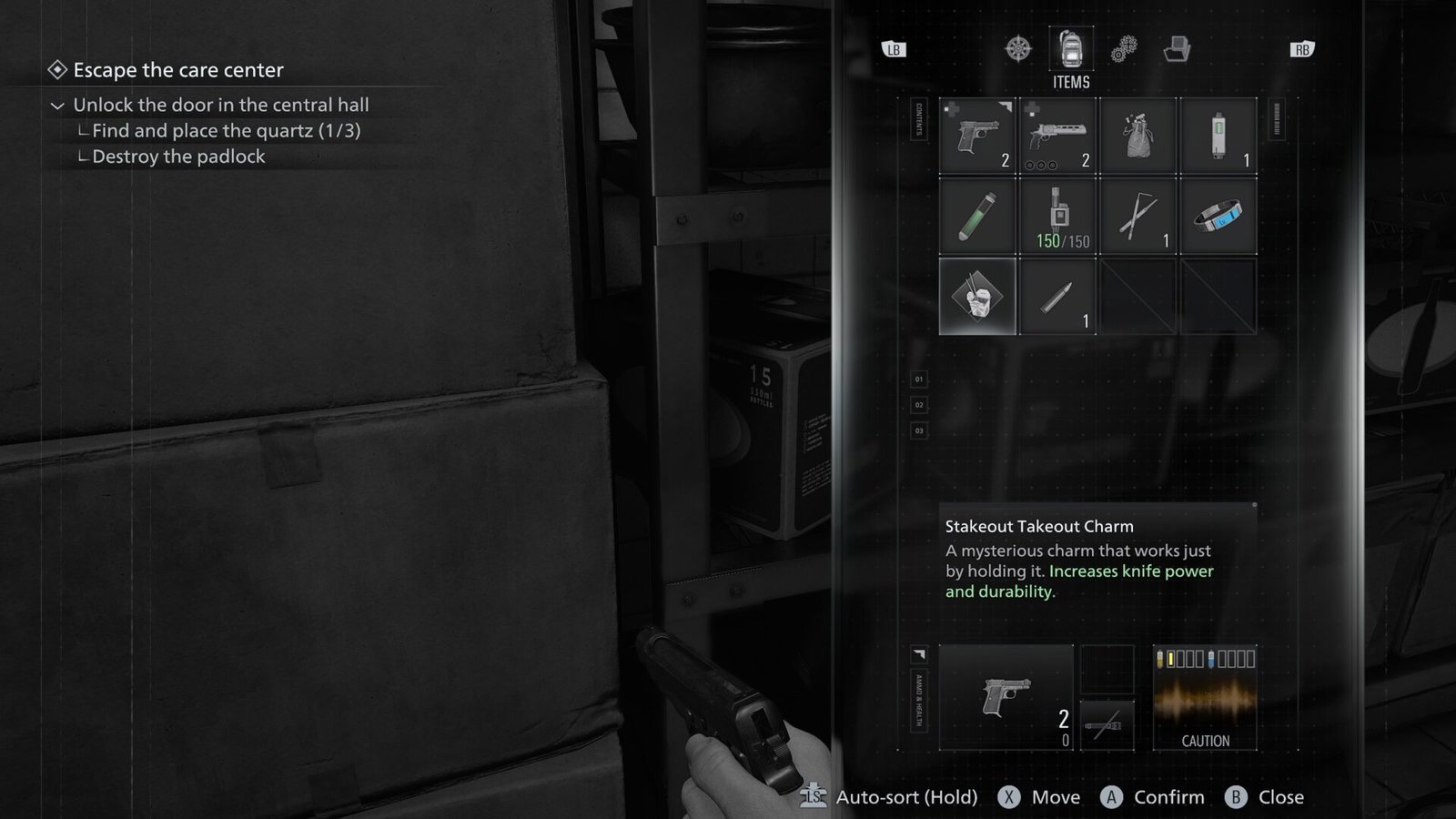1456x819 pixels.
Task: Select the blue-screen wristband item
Action: 1218,216
